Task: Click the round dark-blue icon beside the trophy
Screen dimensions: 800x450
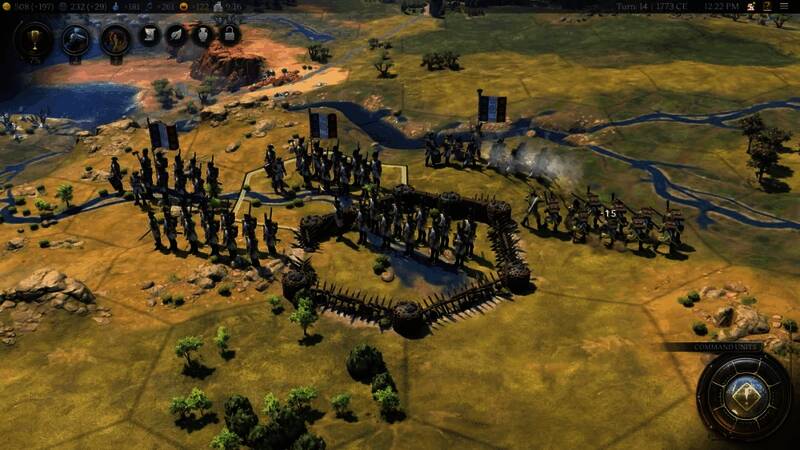Action: [76, 40]
